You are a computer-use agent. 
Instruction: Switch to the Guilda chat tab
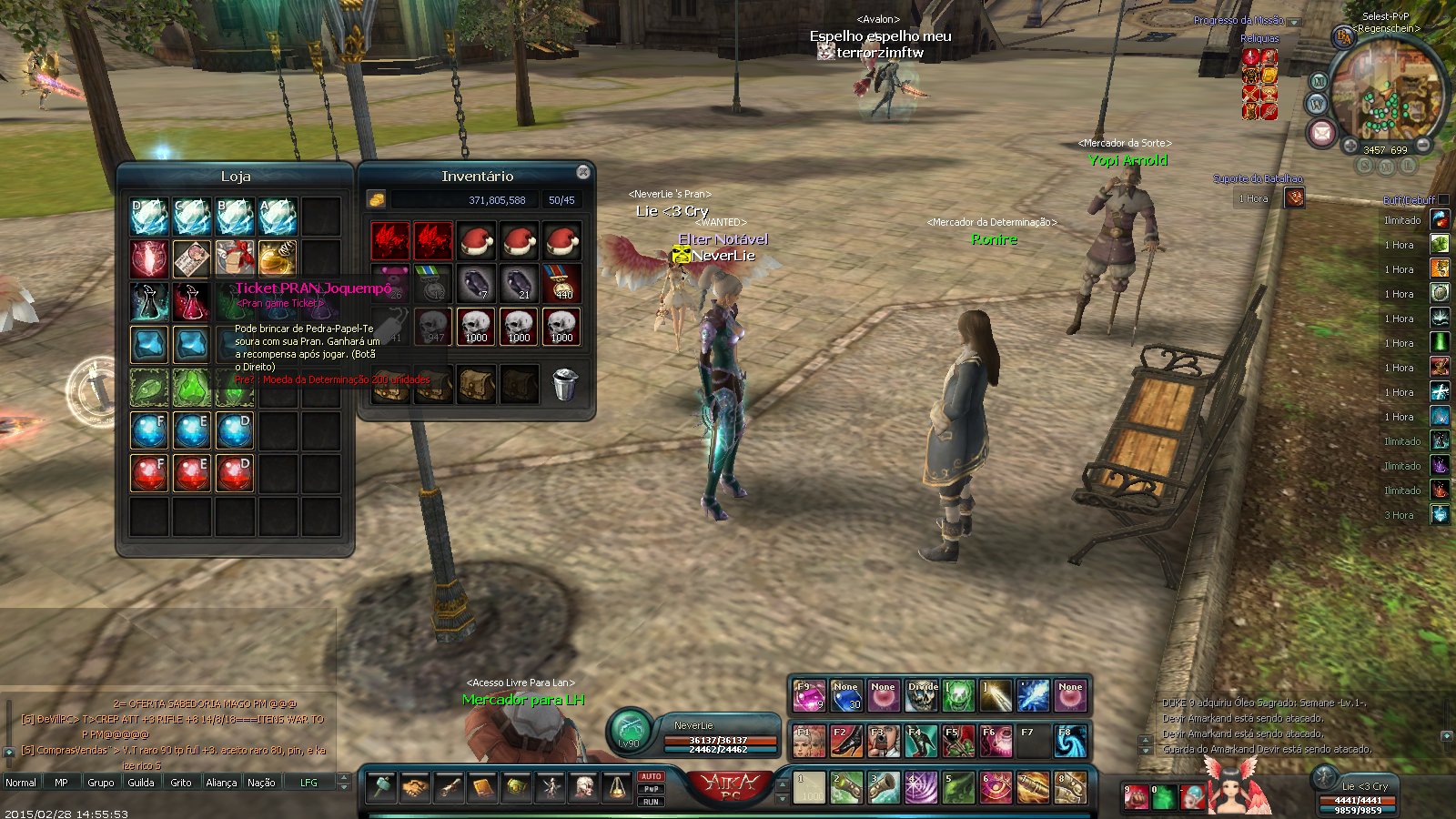(142, 783)
